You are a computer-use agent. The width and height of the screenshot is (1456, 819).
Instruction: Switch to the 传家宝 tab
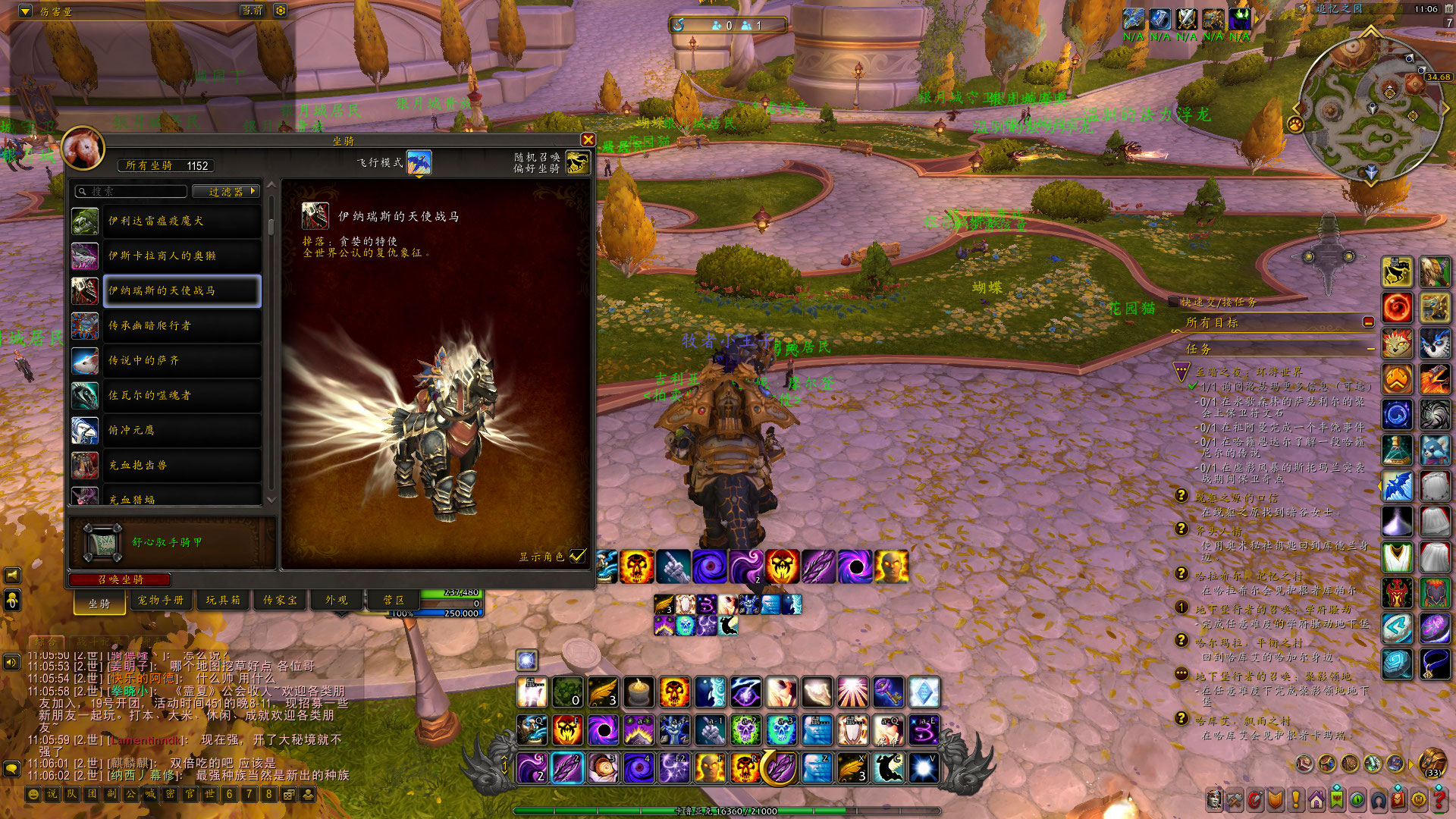(x=280, y=600)
